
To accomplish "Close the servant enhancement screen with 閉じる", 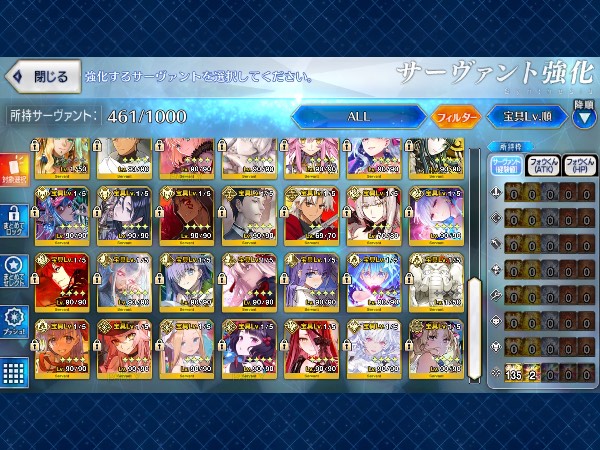I will (x=40, y=76).
